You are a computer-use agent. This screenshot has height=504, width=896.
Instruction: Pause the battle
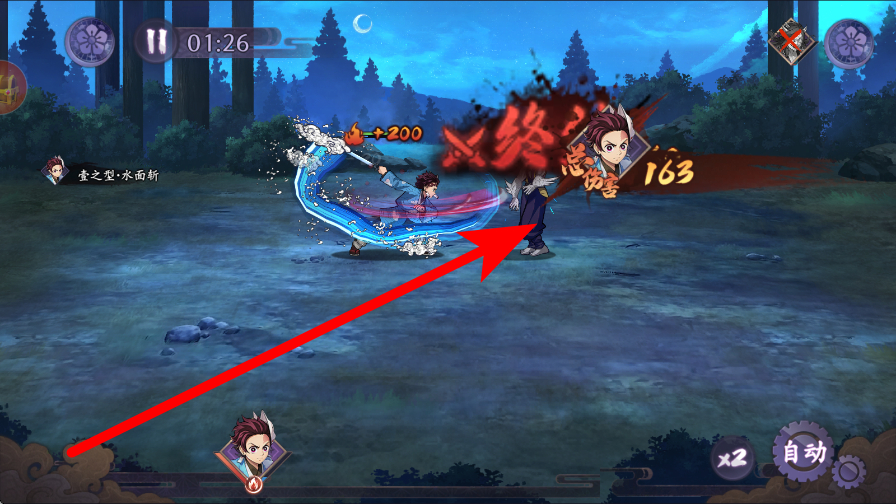coord(155,42)
